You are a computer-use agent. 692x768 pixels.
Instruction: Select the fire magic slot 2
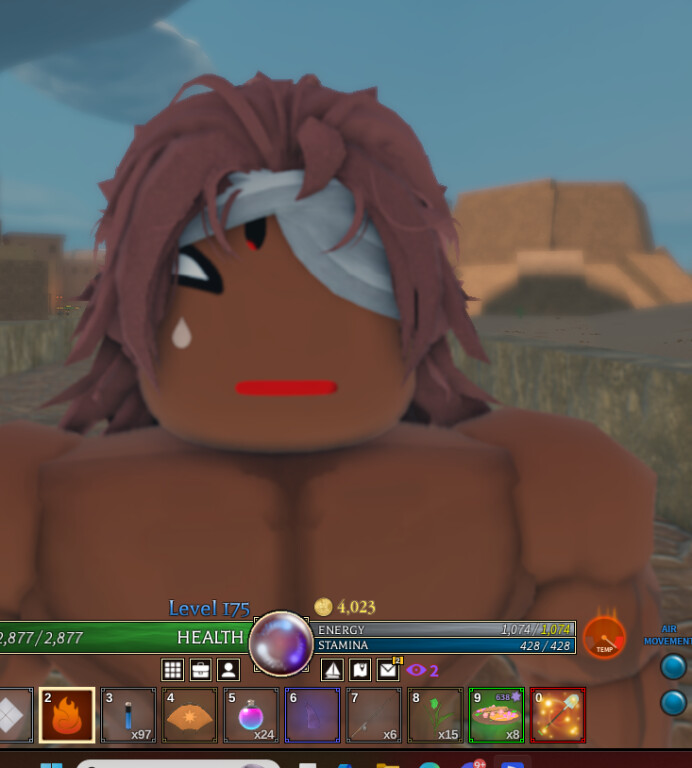67,715
